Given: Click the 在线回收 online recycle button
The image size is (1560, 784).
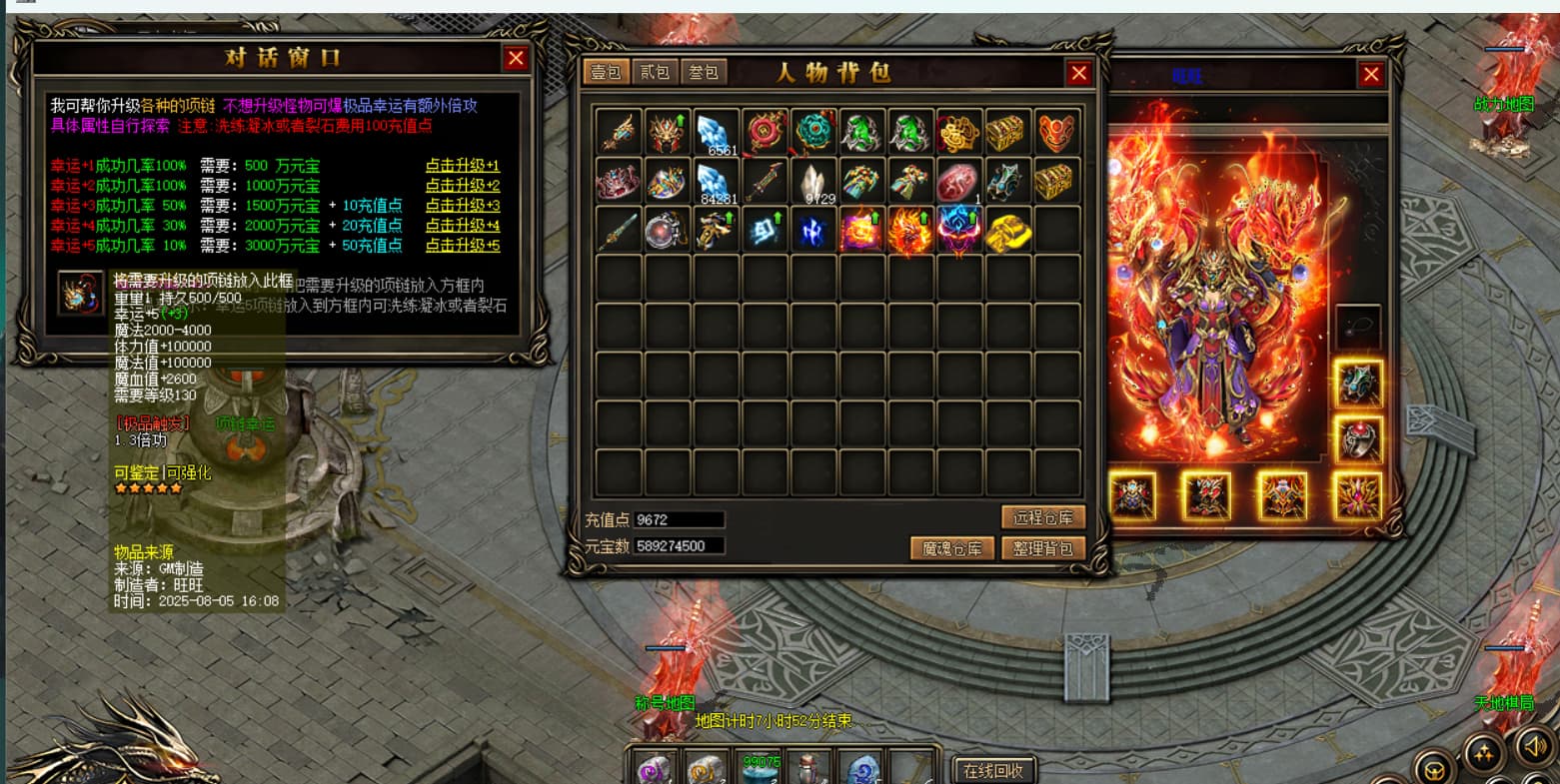Looking at the screenshot, I should tap(993, 770).
